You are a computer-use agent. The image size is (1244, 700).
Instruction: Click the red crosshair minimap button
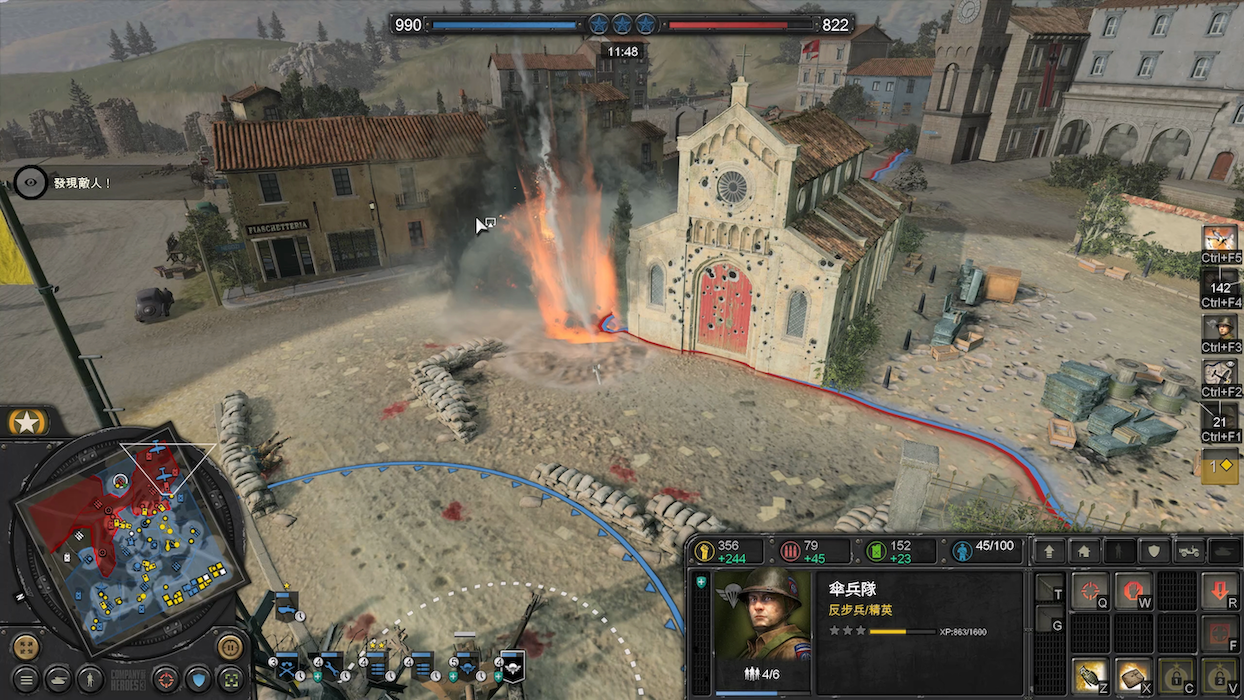coord(166,679)
